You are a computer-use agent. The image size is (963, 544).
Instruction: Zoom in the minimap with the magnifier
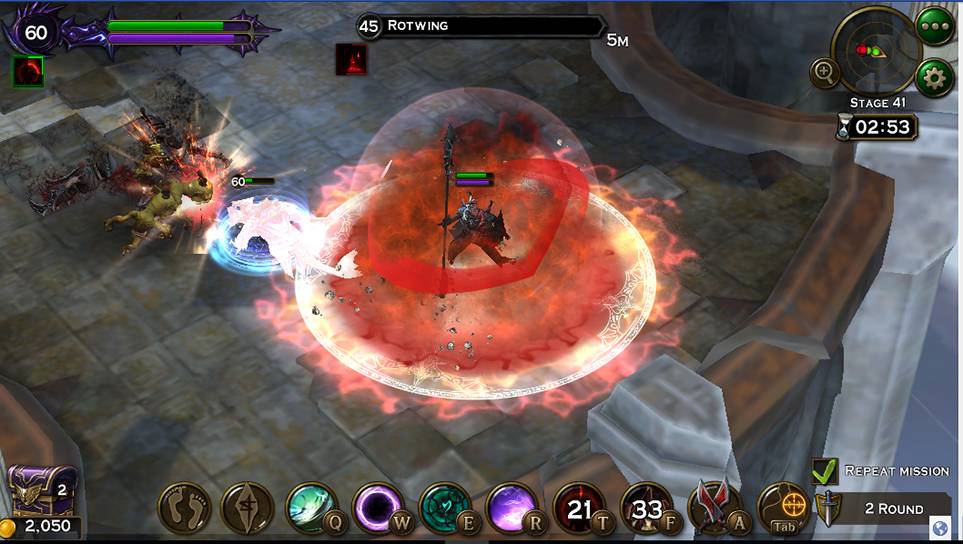coord(826,71)
